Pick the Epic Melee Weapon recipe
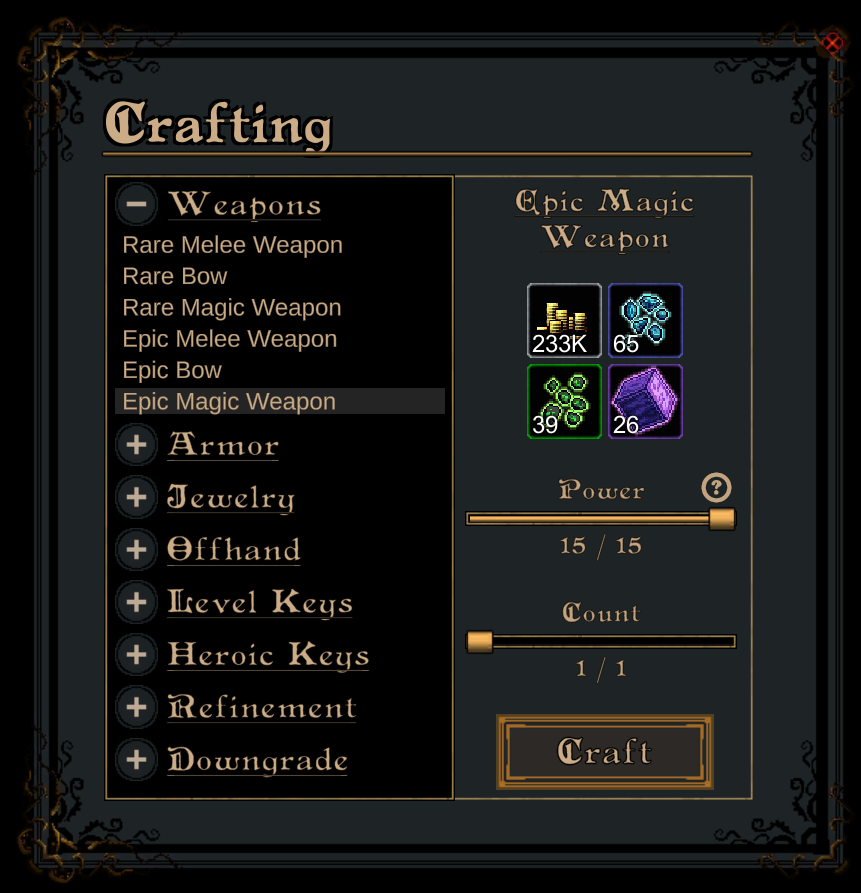 (230, 339)
